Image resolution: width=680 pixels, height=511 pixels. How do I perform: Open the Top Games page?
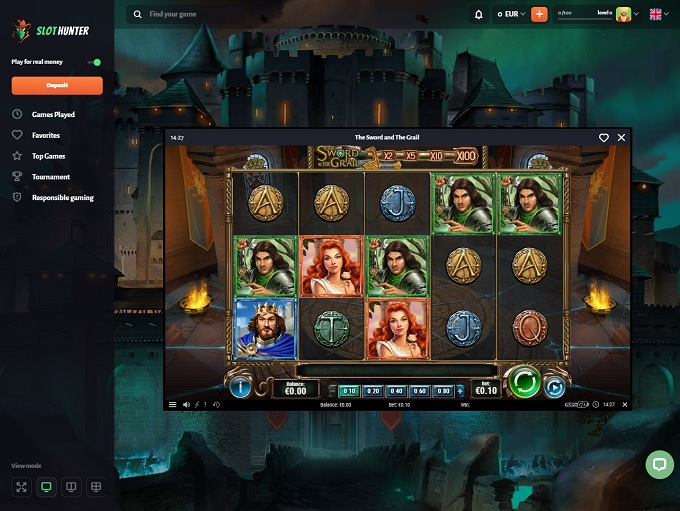(x=48, y=156)
